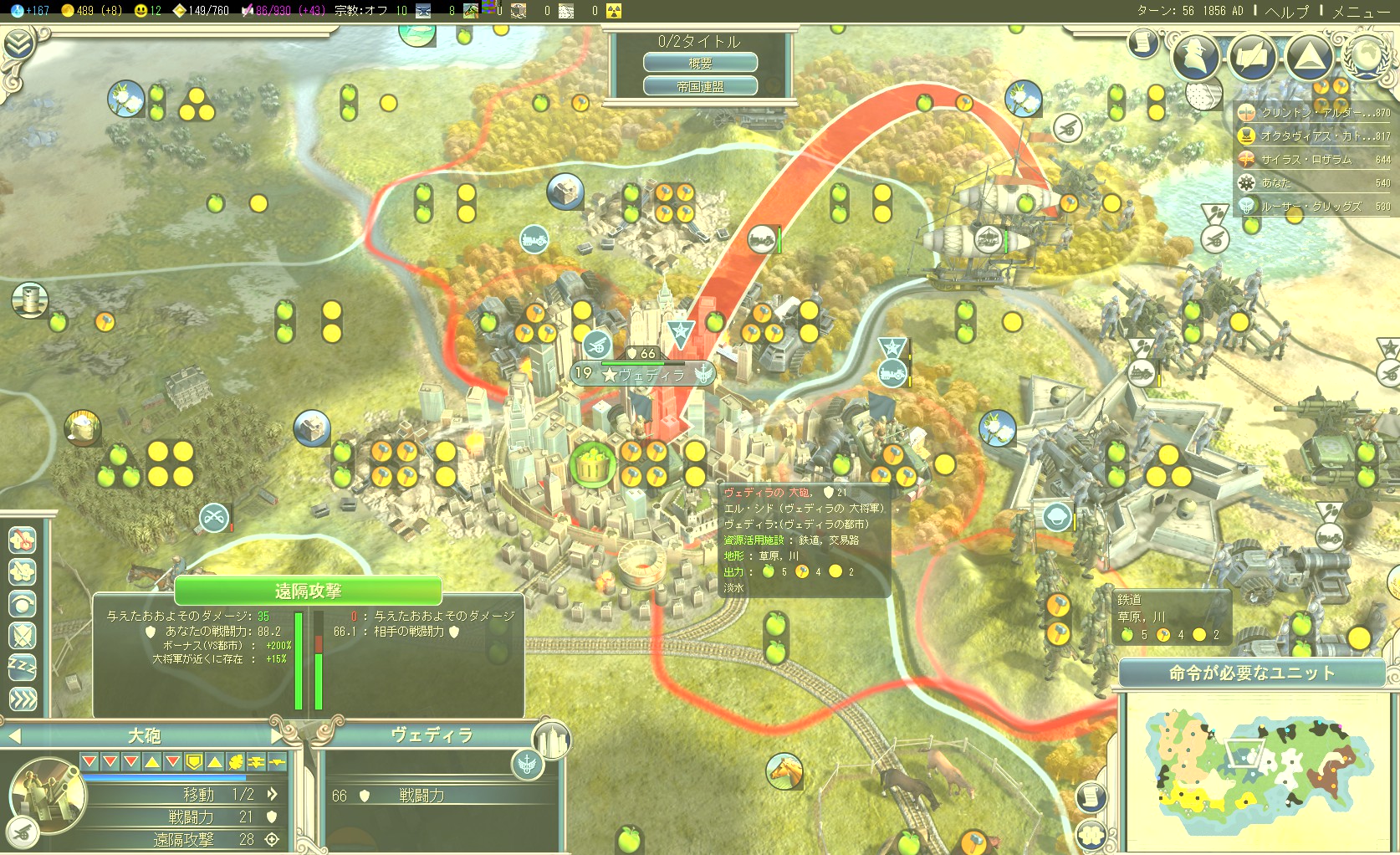Activate the triple-chevron skip turn action
The height and width of the screenshot is (855, 1400).
tap(23, 699)
